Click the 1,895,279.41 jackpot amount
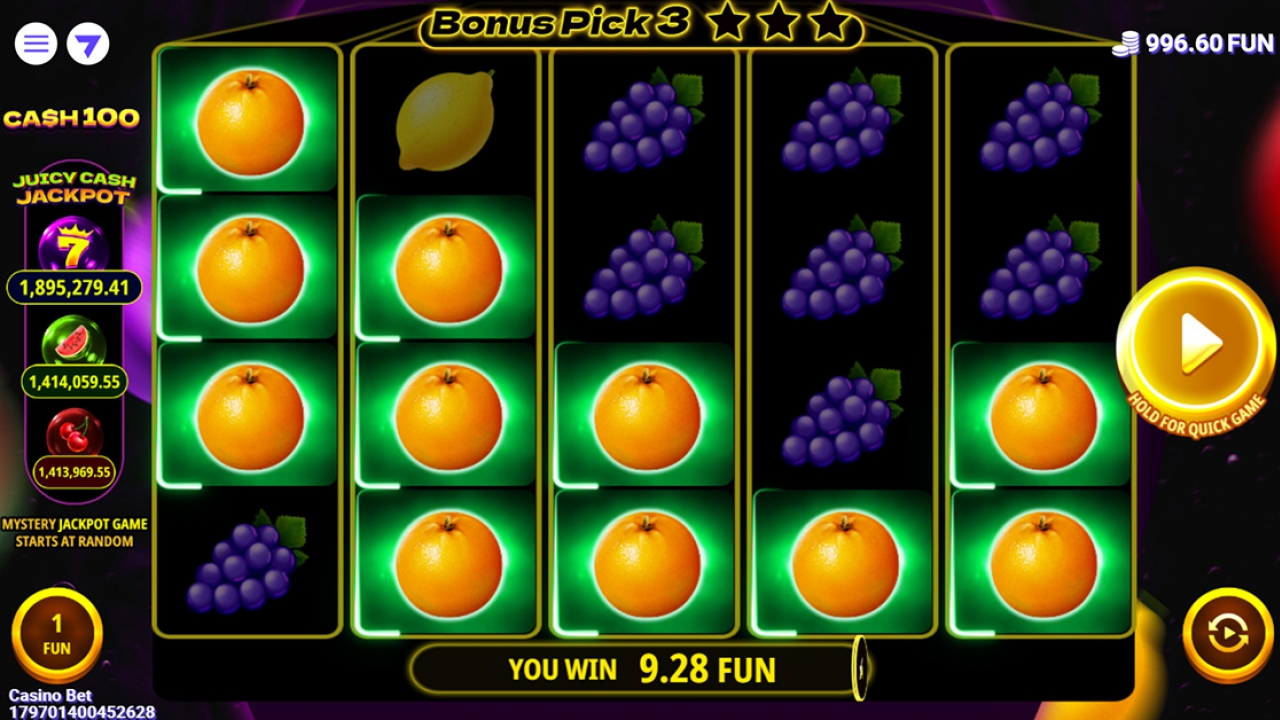The width and height of the screenshot is (1280, 720). [x=70, y=288]
